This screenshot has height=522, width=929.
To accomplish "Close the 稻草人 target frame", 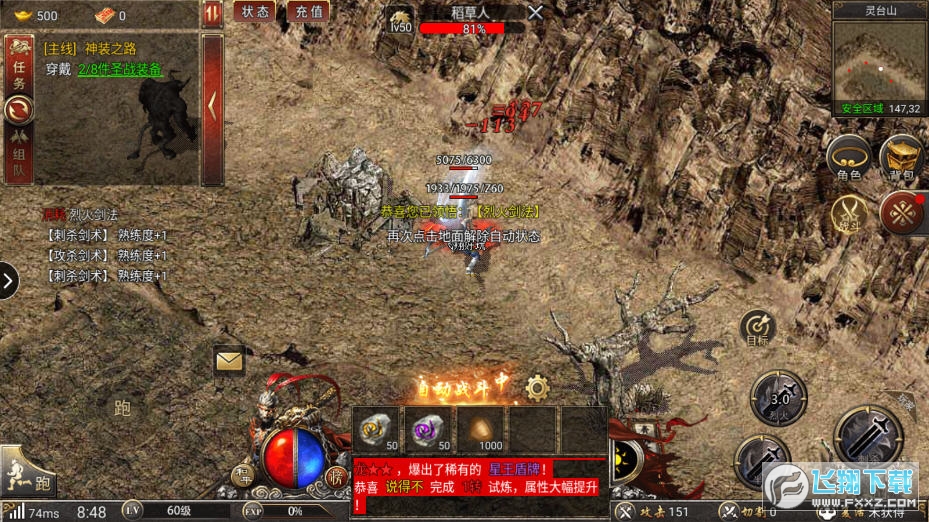I will 536,12.
